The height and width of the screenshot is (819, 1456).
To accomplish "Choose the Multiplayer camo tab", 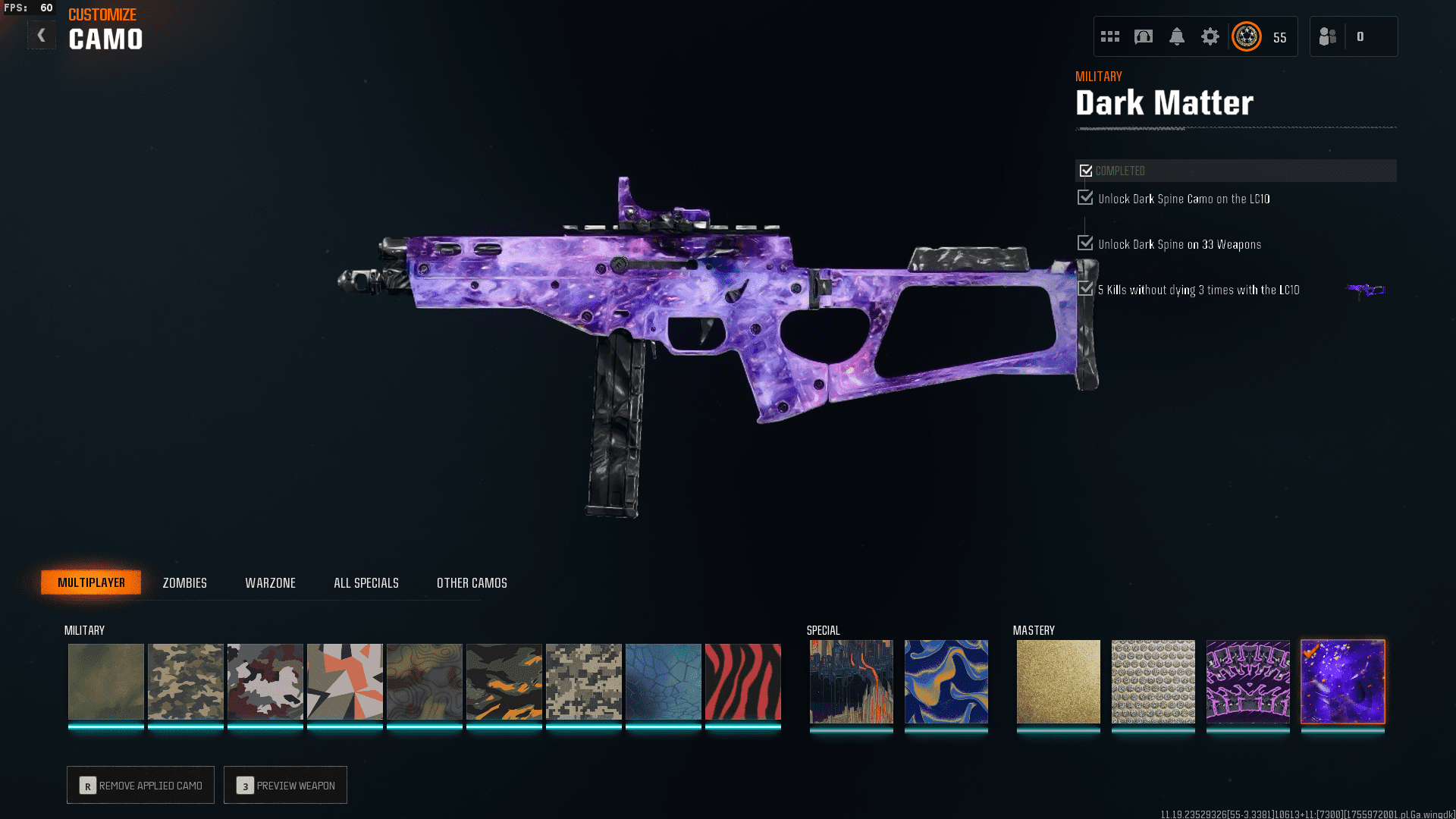I will [x=91, y=582].
